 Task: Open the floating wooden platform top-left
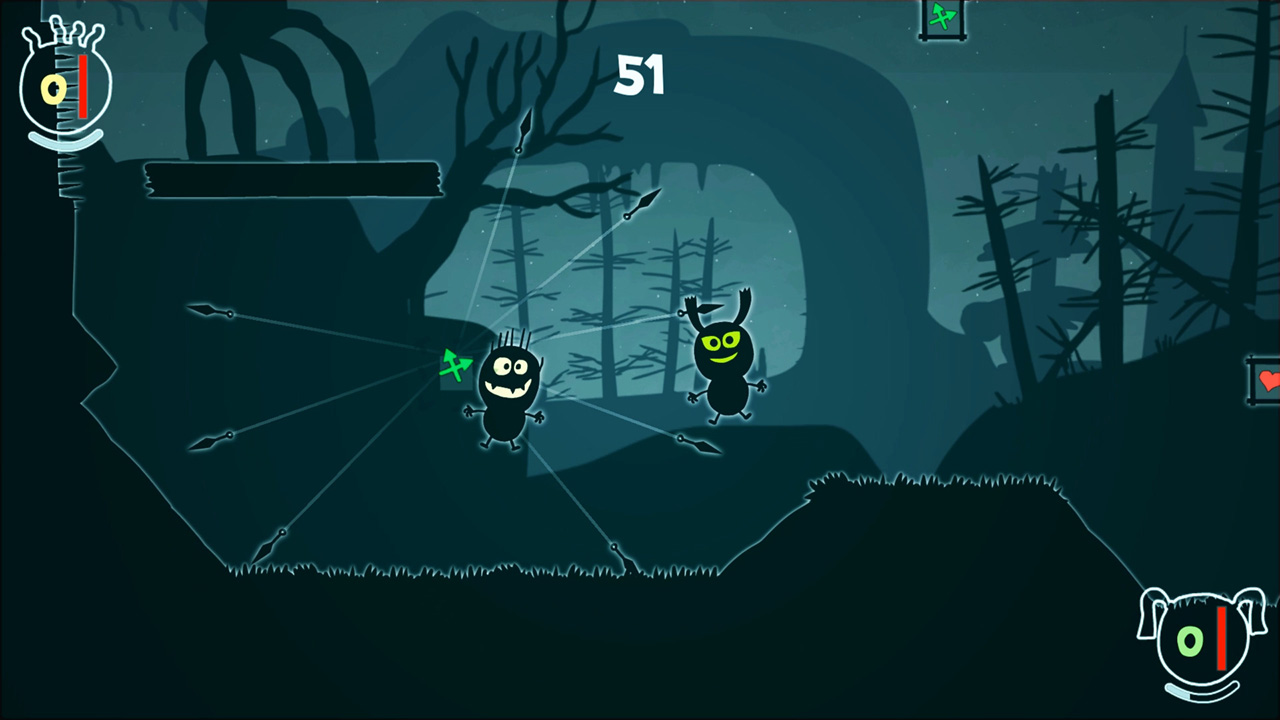point(293,182)
